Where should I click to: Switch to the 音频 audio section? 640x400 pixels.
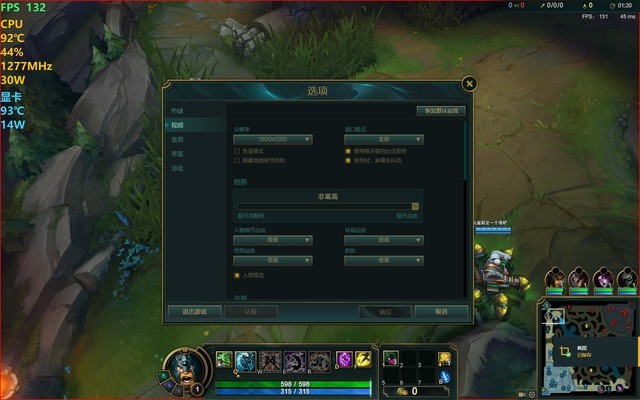point(178,140)
